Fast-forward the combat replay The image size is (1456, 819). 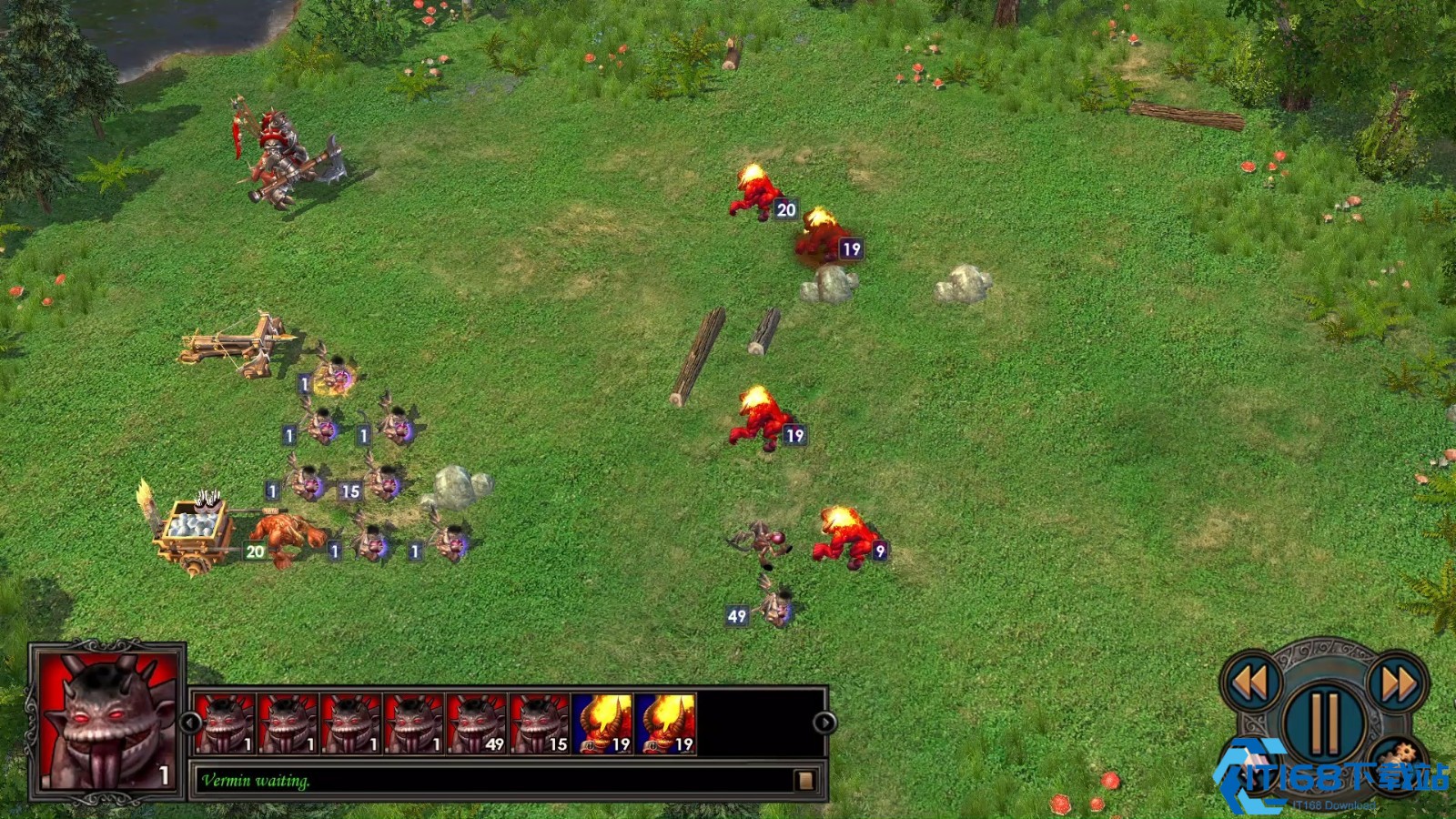(1398, 682)
